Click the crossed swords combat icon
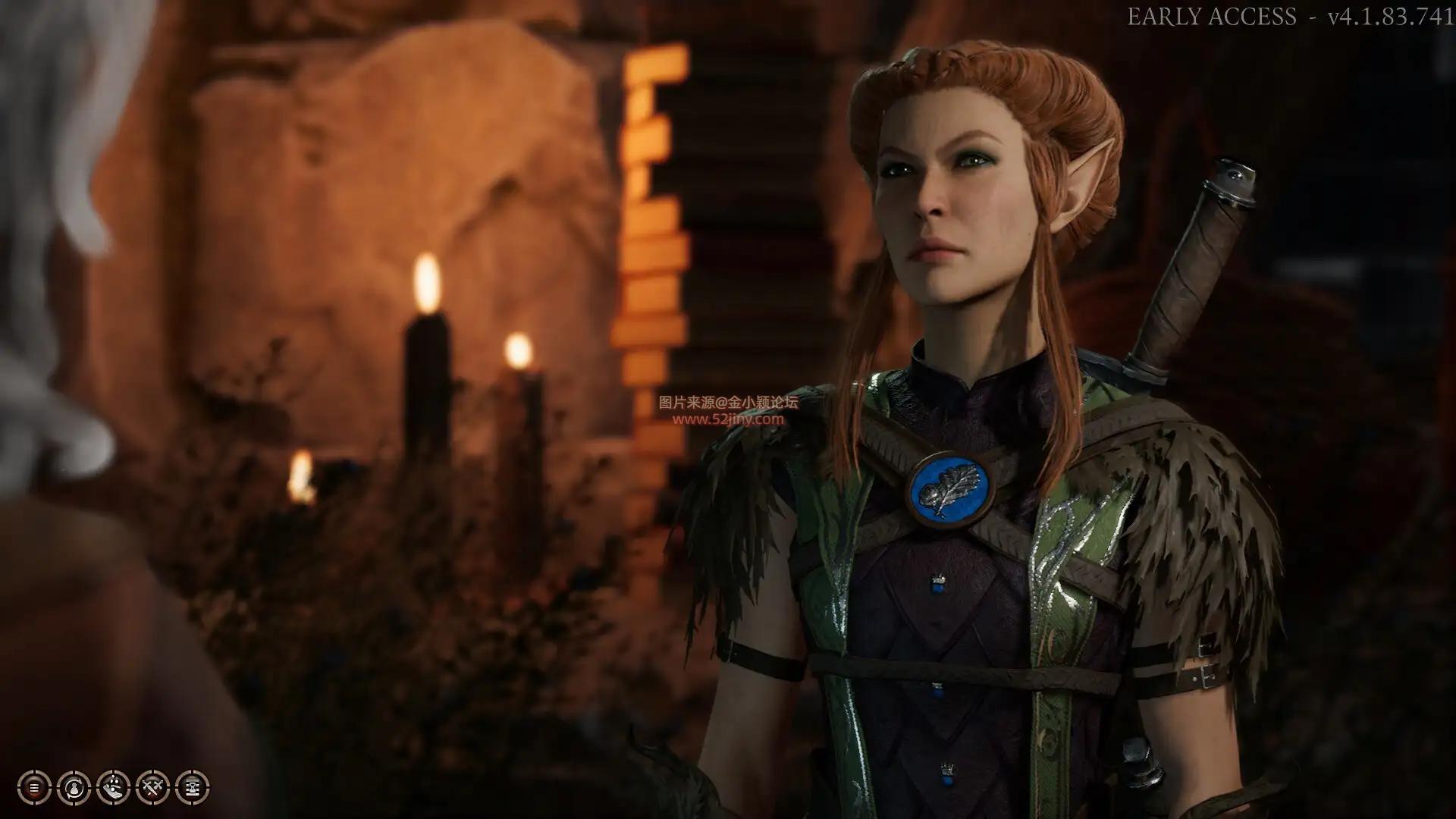The width and height of the screenshot is (1456, 819). coord(153,787)
